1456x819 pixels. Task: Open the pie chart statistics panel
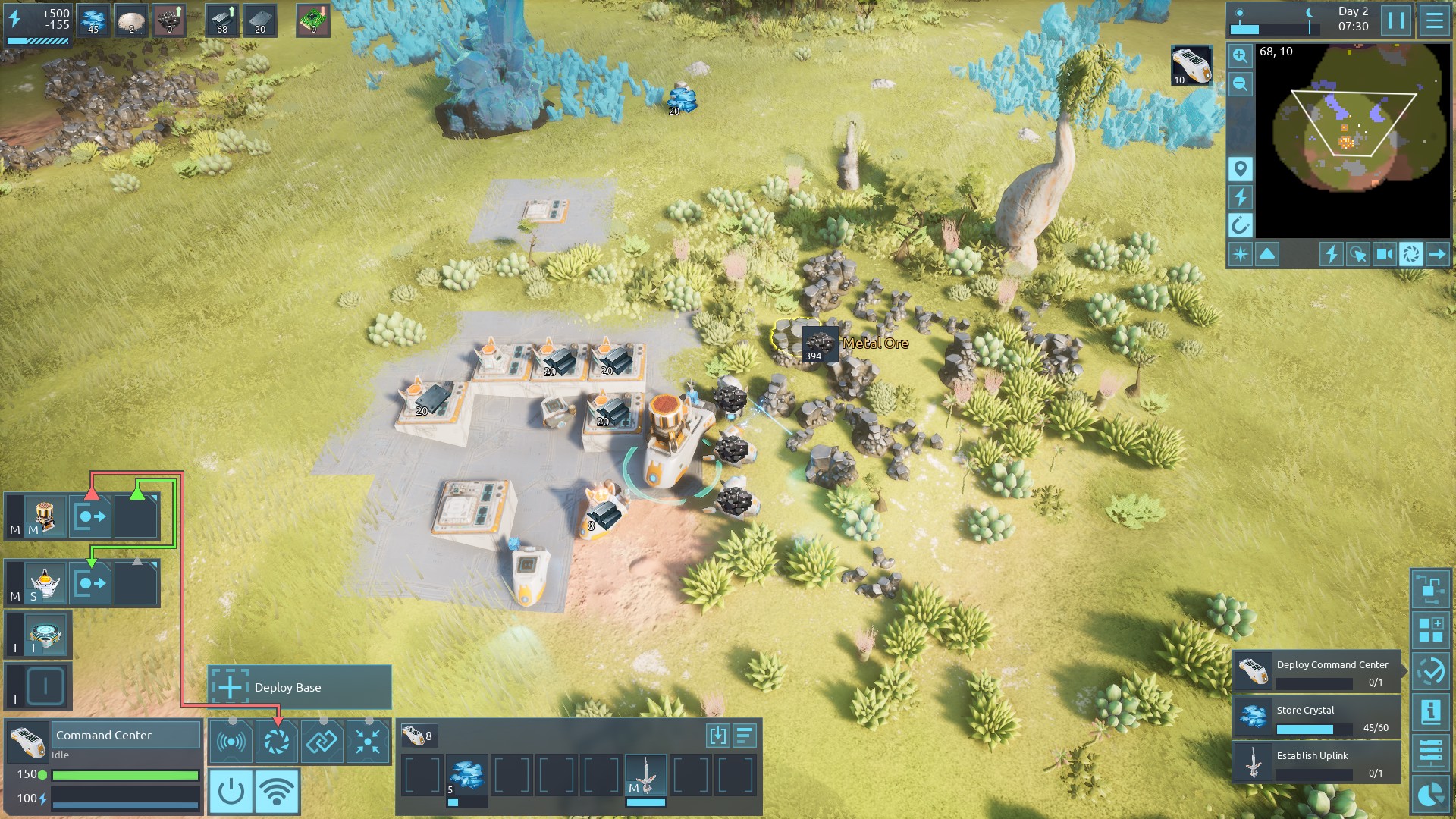point(1431,794)
